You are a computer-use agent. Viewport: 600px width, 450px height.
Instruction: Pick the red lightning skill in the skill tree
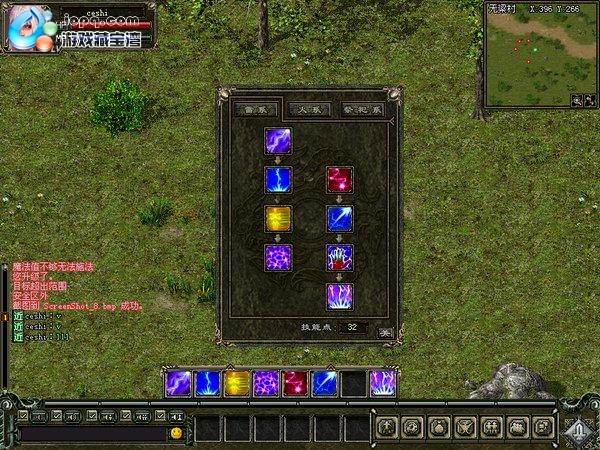pyautogui.click(x=340, y=180)
